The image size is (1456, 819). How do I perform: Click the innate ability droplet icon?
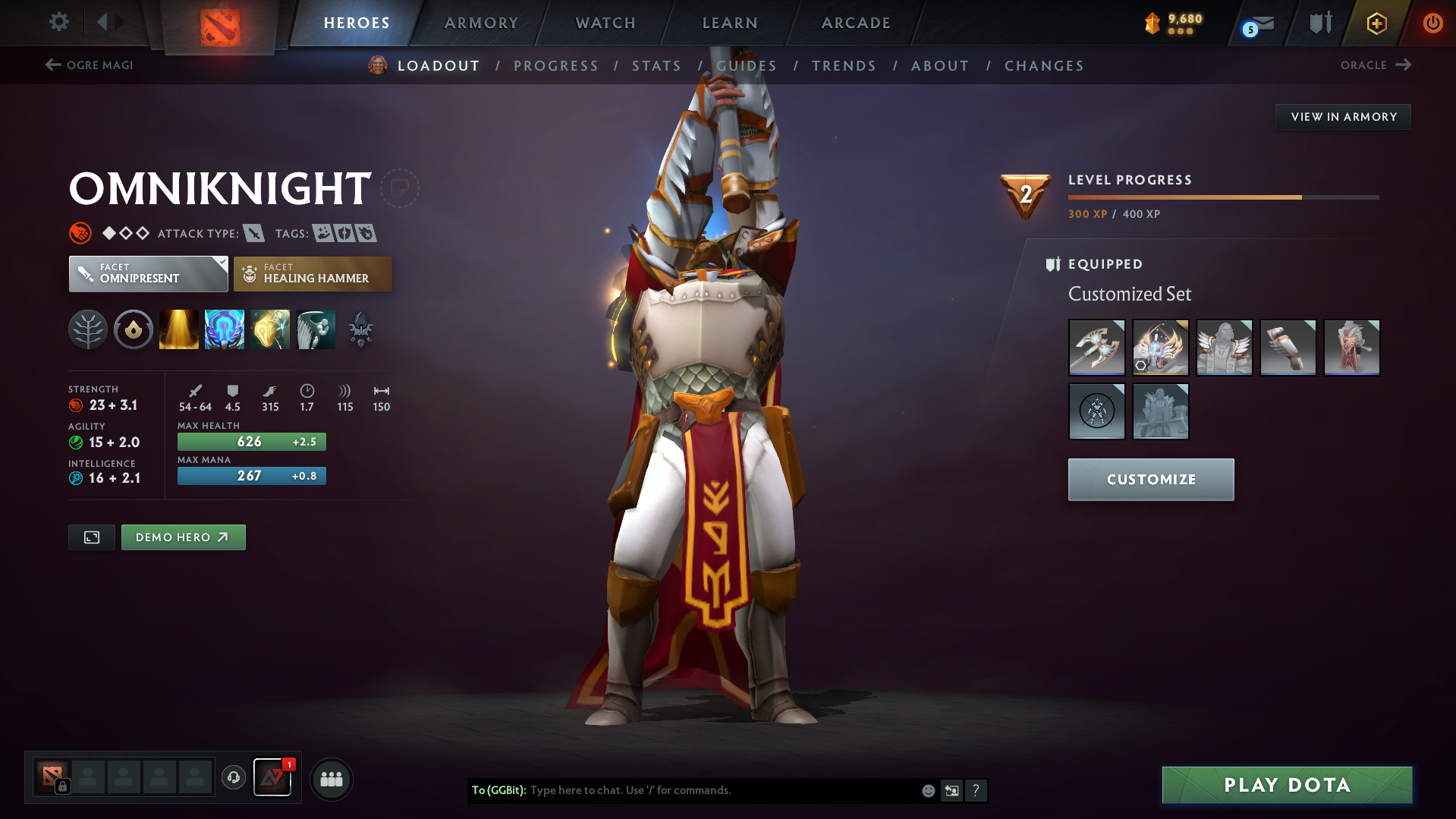tap(133, 329)
